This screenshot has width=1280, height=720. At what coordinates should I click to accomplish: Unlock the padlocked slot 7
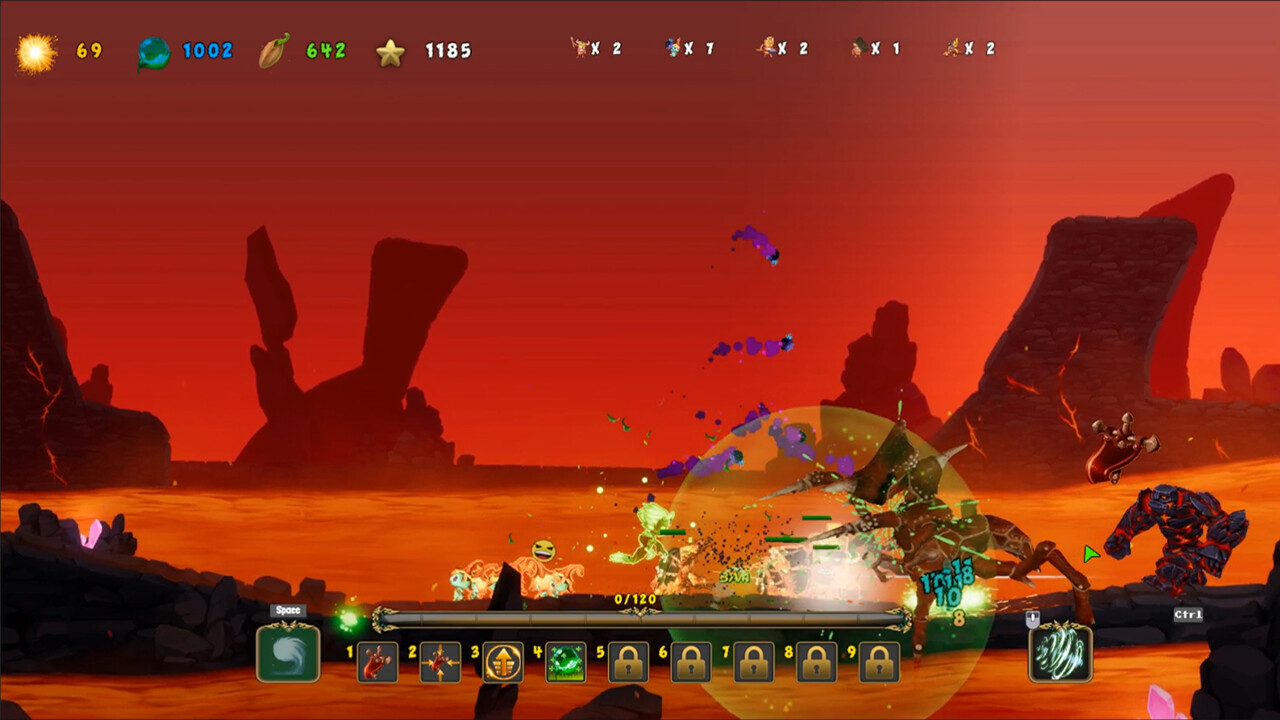pos(755,661)
